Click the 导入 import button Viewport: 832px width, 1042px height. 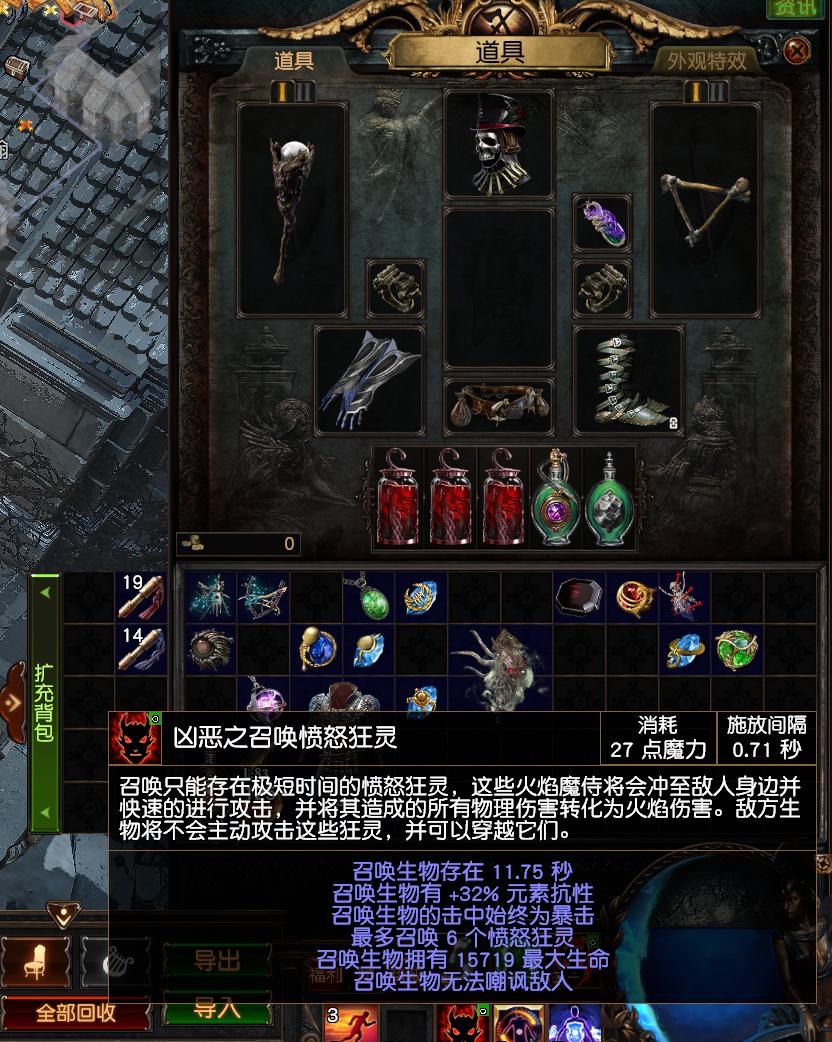217,1008
